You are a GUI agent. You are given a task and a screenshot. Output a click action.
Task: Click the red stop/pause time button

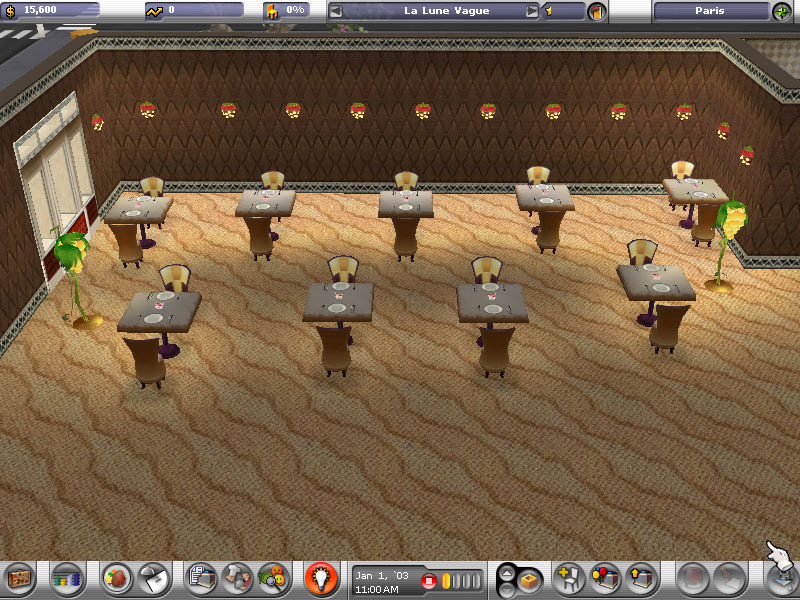429,580
